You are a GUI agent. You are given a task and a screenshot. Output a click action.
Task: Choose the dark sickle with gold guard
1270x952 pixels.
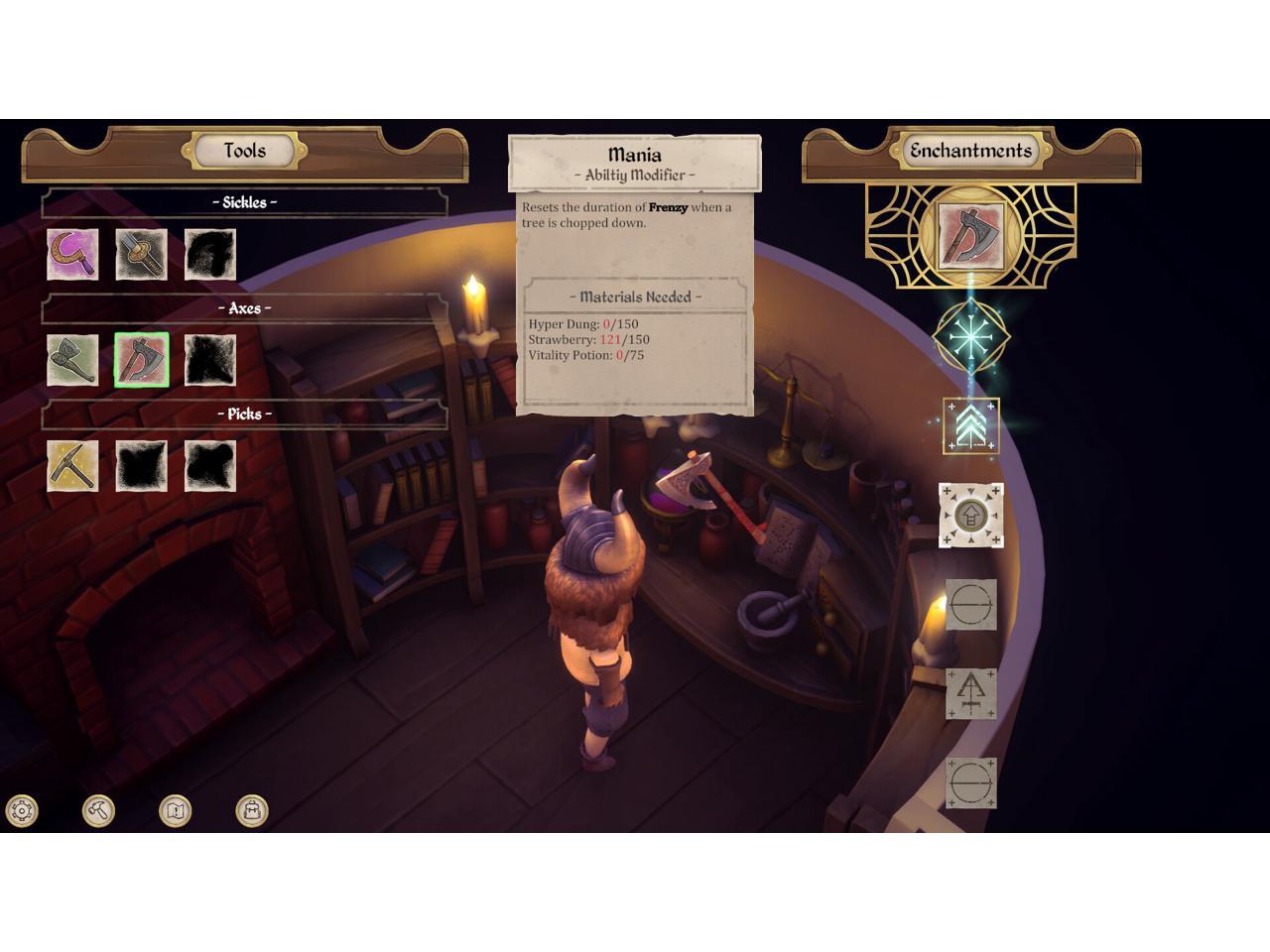141,254
